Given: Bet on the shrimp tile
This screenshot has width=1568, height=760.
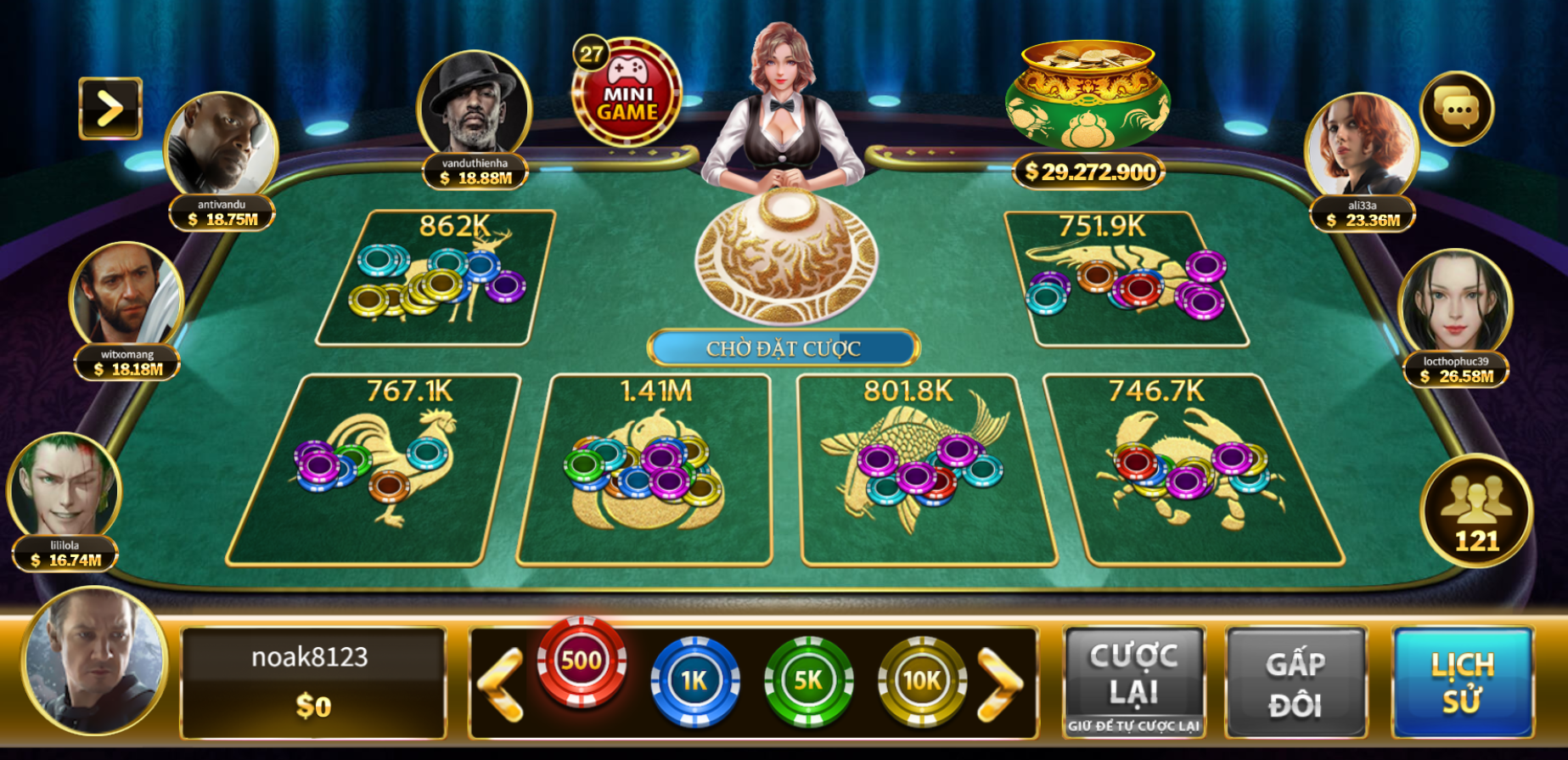Looking at the screenshot, I should 1125,280.
